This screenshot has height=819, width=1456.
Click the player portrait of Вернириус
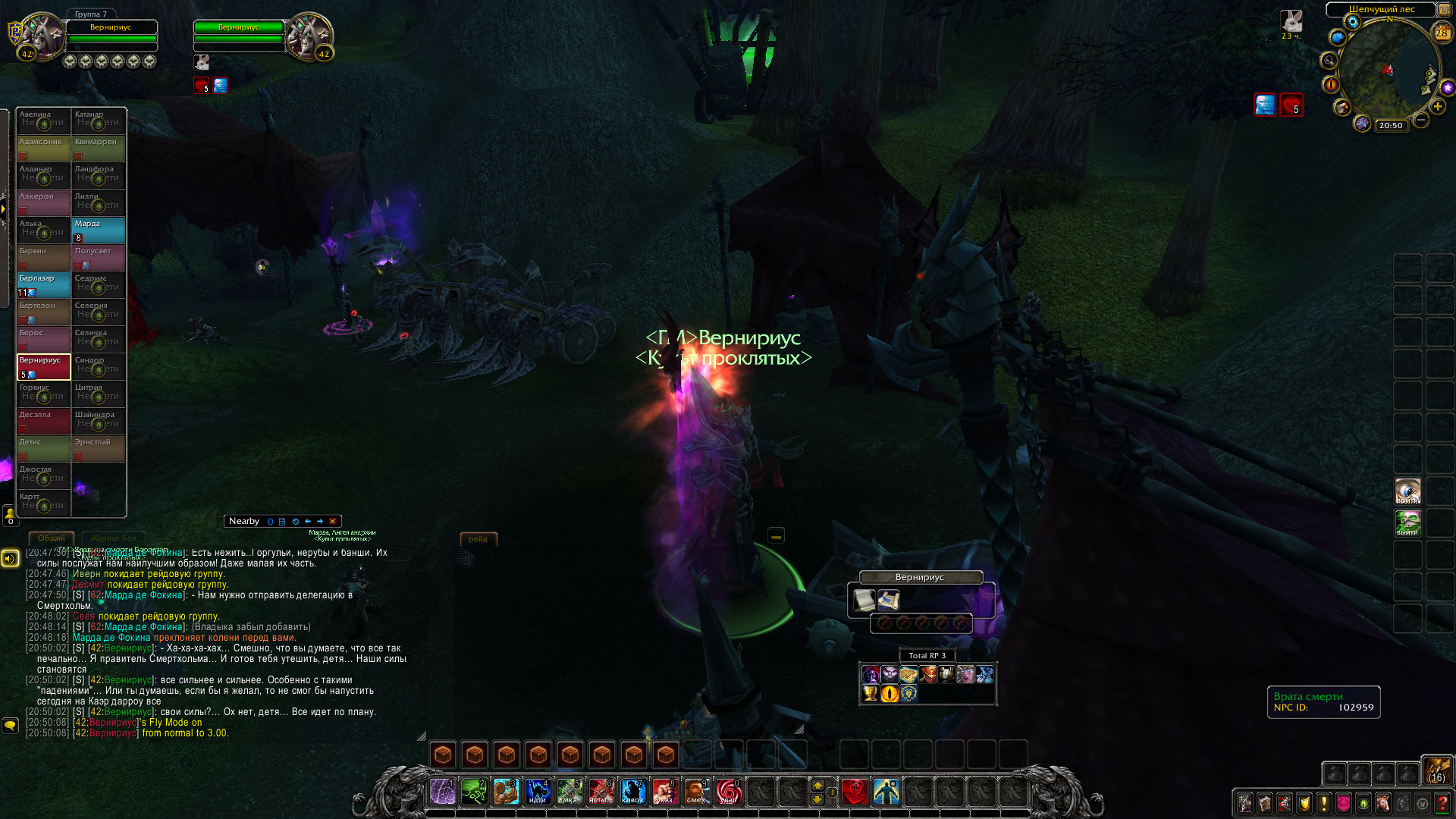(44, 35)
